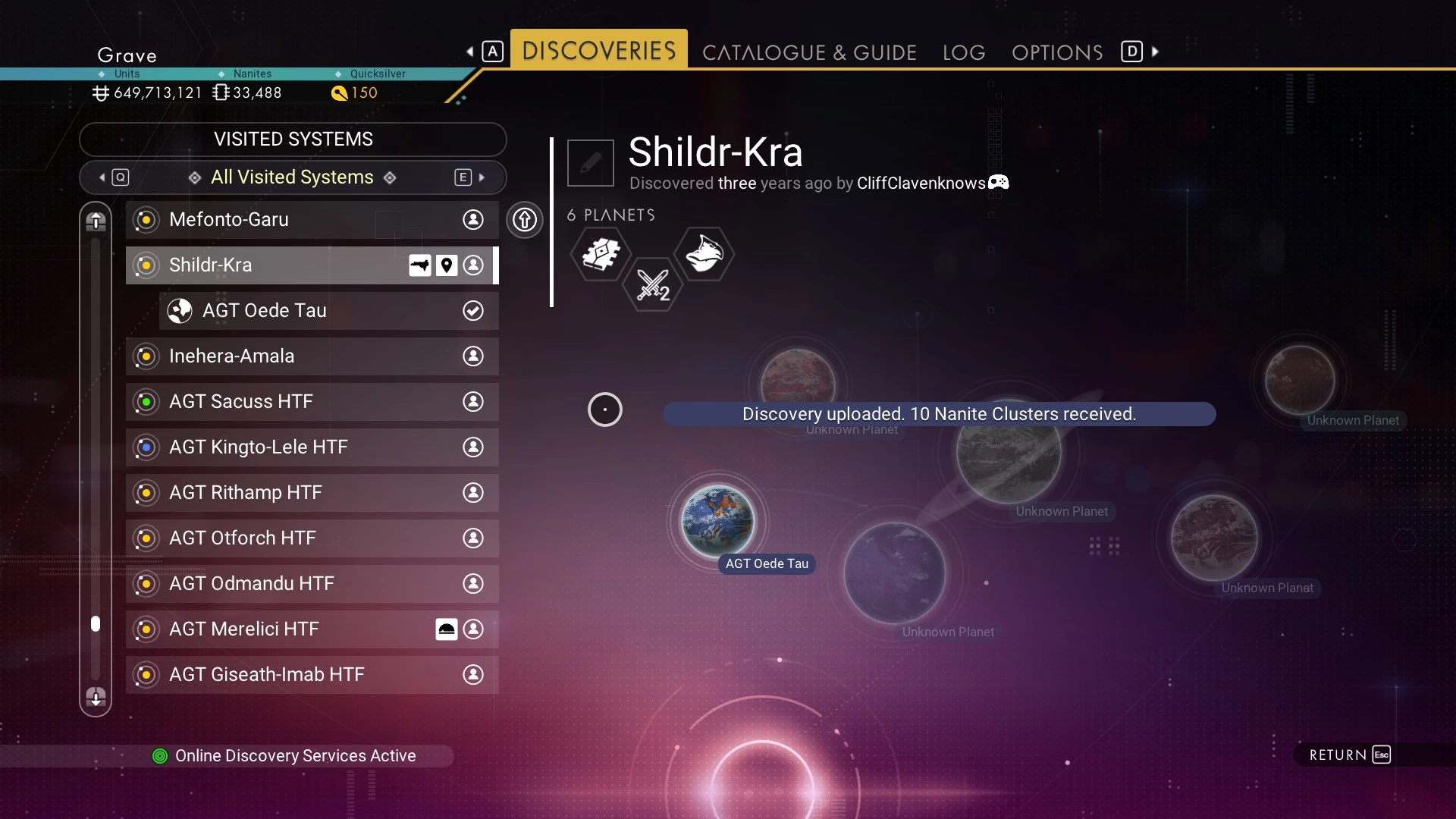Screen dimensions: 1456x819
Task: Click the rename pencil icon beside Shildr-Kra
Action: pyautogui.click(x=591, y=163)
